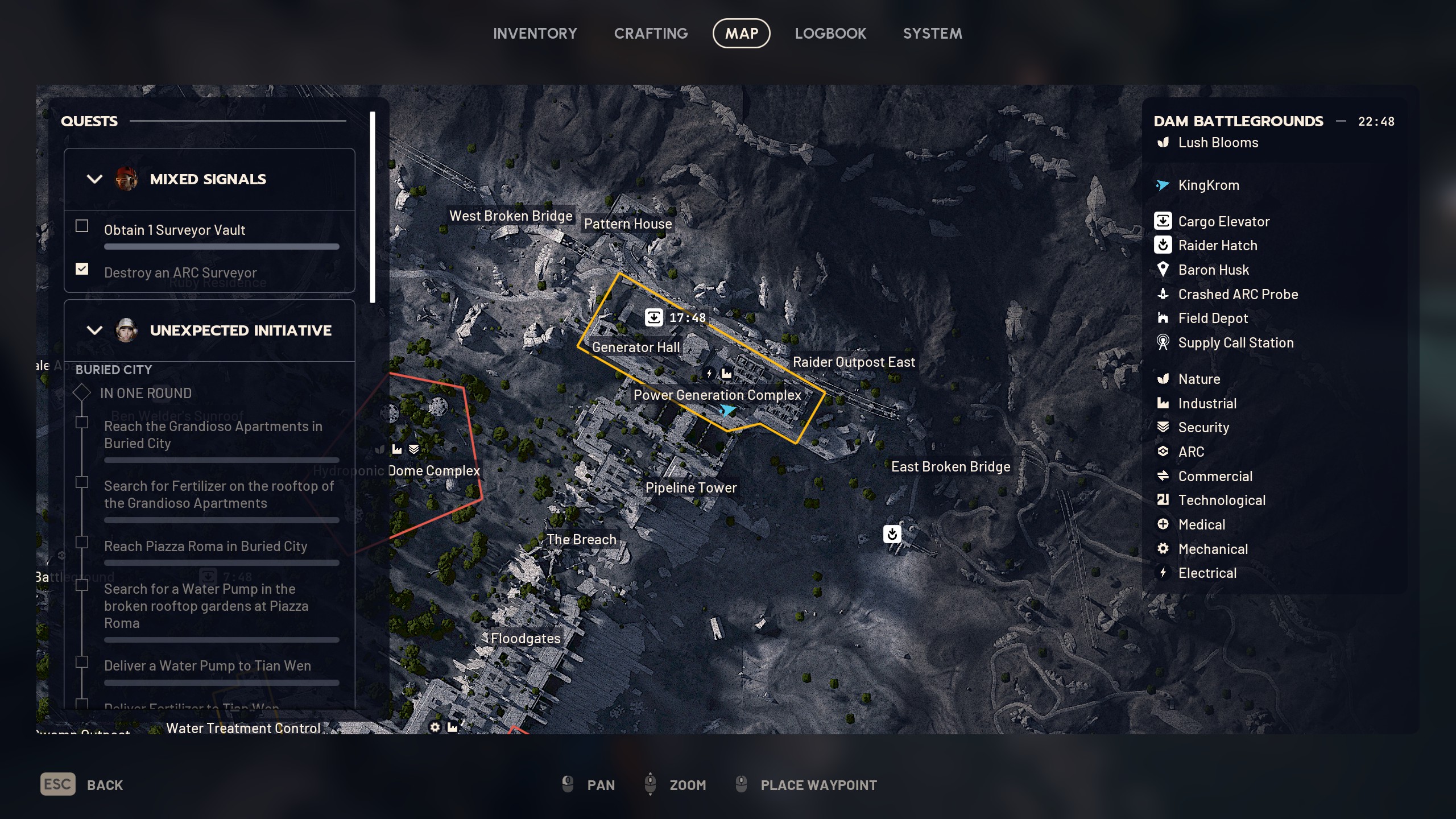Image resolution: width=1456 pixels, height=819 pixels.
Task: Check the Obtain 1 Surveyor Vault objective box
Action: (x=81, y=226)
